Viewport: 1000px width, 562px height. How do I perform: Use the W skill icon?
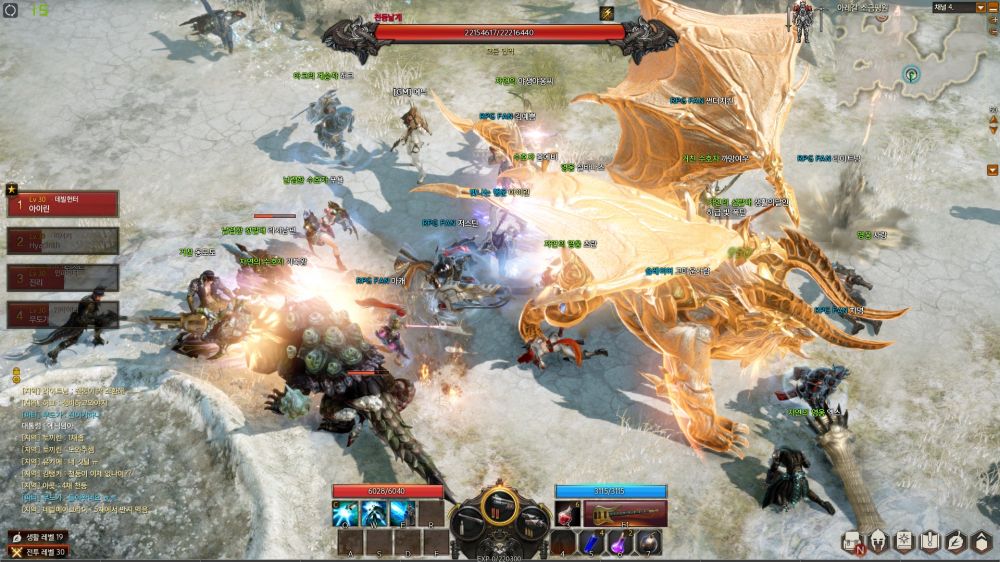[375, 513]
